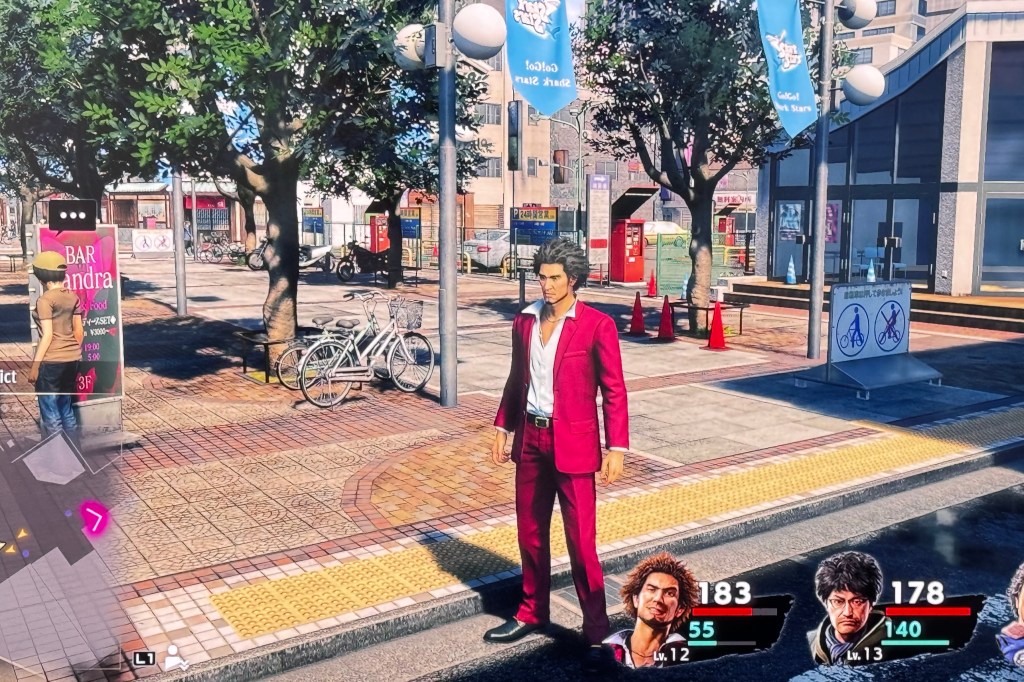Screen dimensions: 1024x682
Task: Click the pink arrow marker on the minimap
Action: click(x=95, y=518)
